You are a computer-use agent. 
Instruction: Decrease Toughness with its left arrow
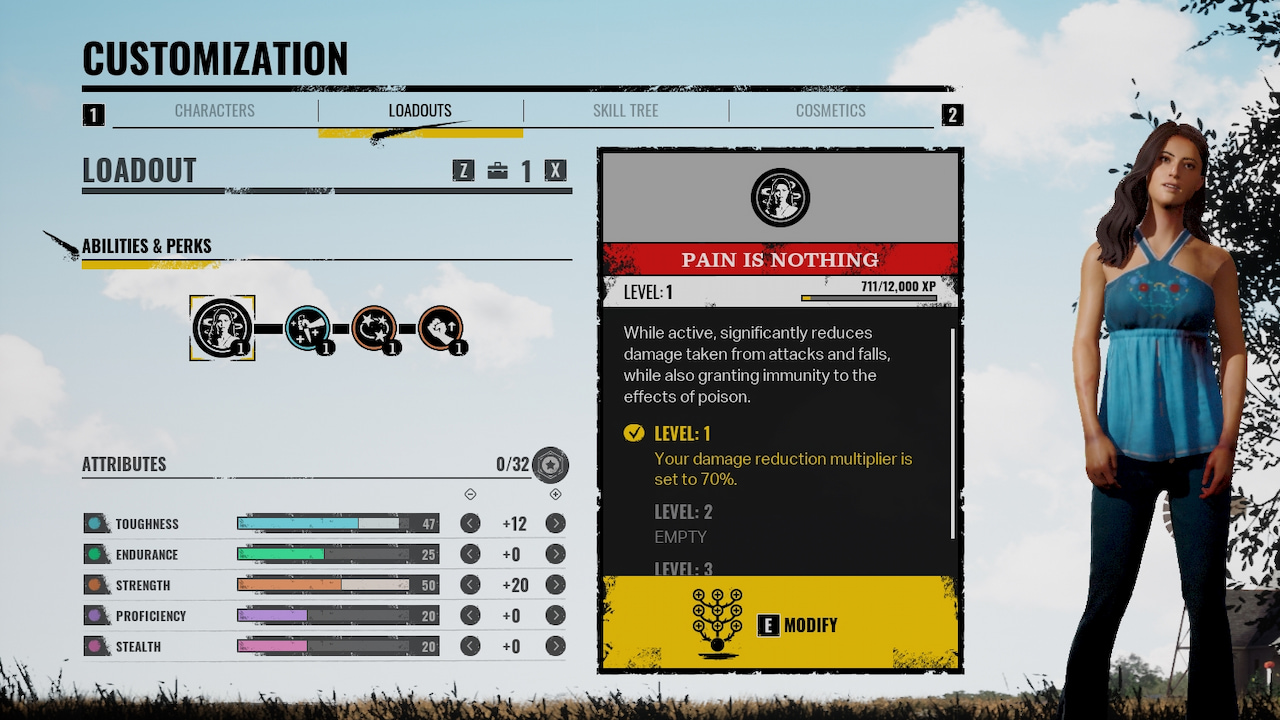[x=470, y=523]
